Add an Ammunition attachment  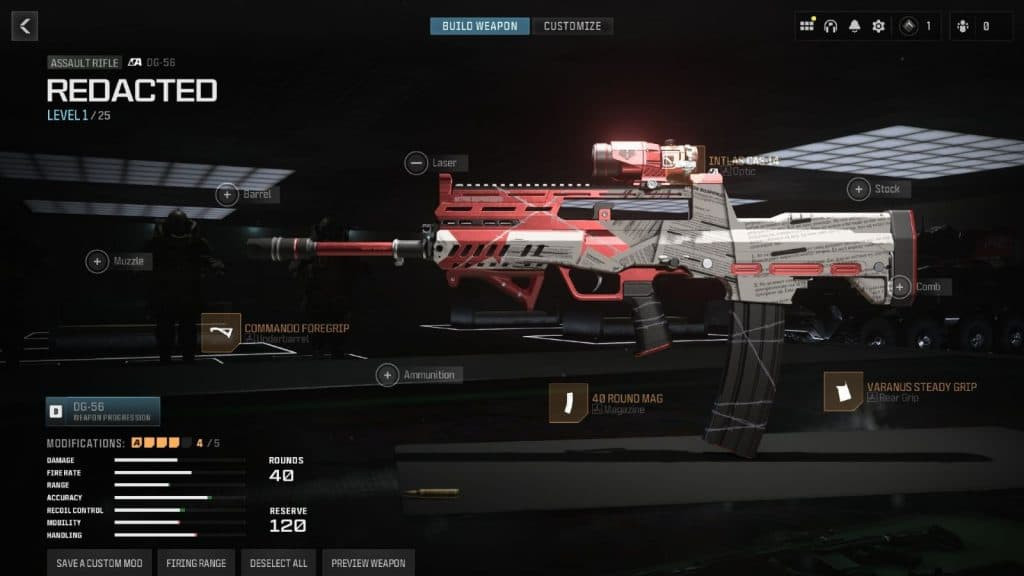click(x=388, y=375)
